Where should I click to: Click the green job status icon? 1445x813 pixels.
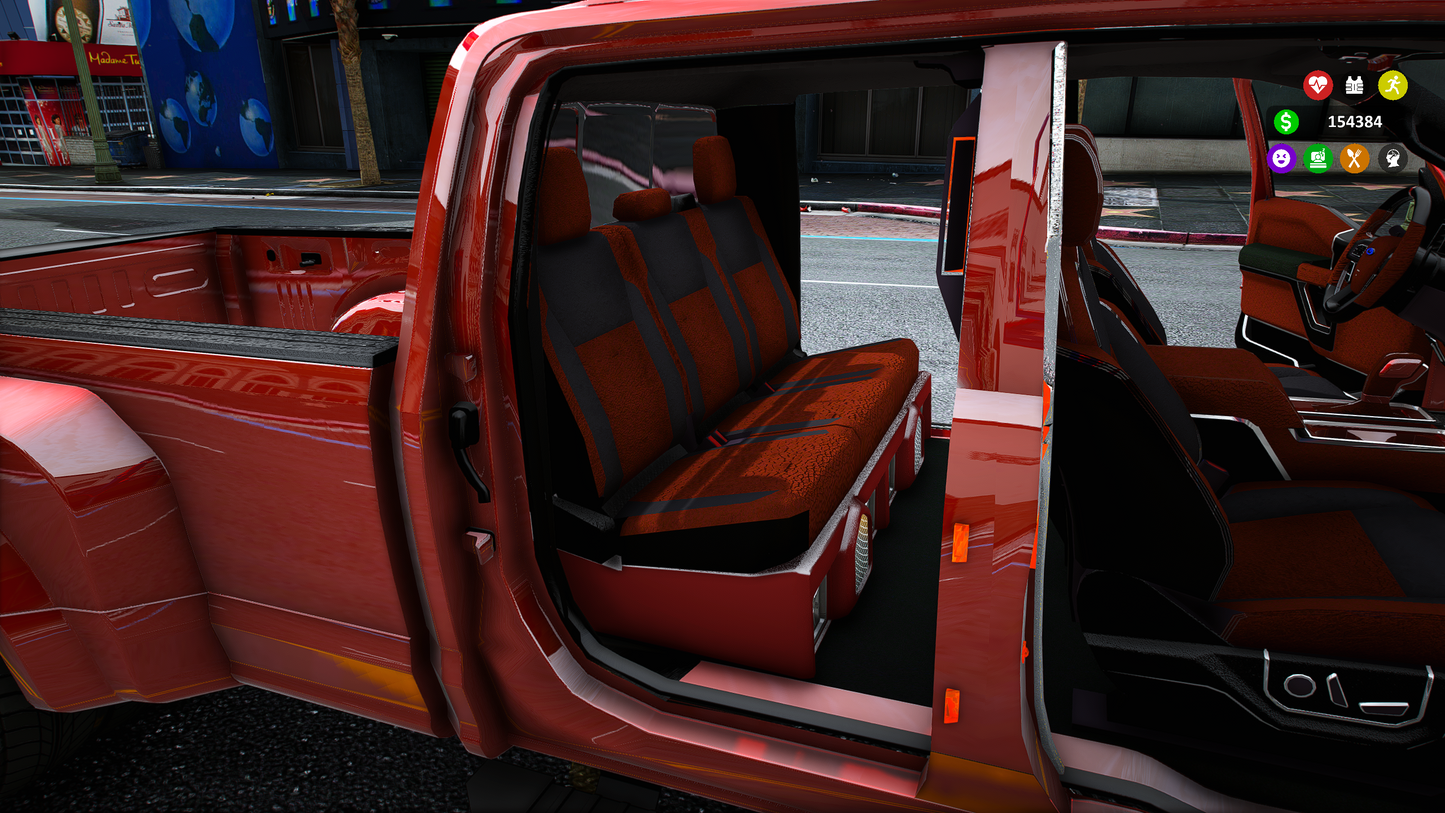[1318, 159]
